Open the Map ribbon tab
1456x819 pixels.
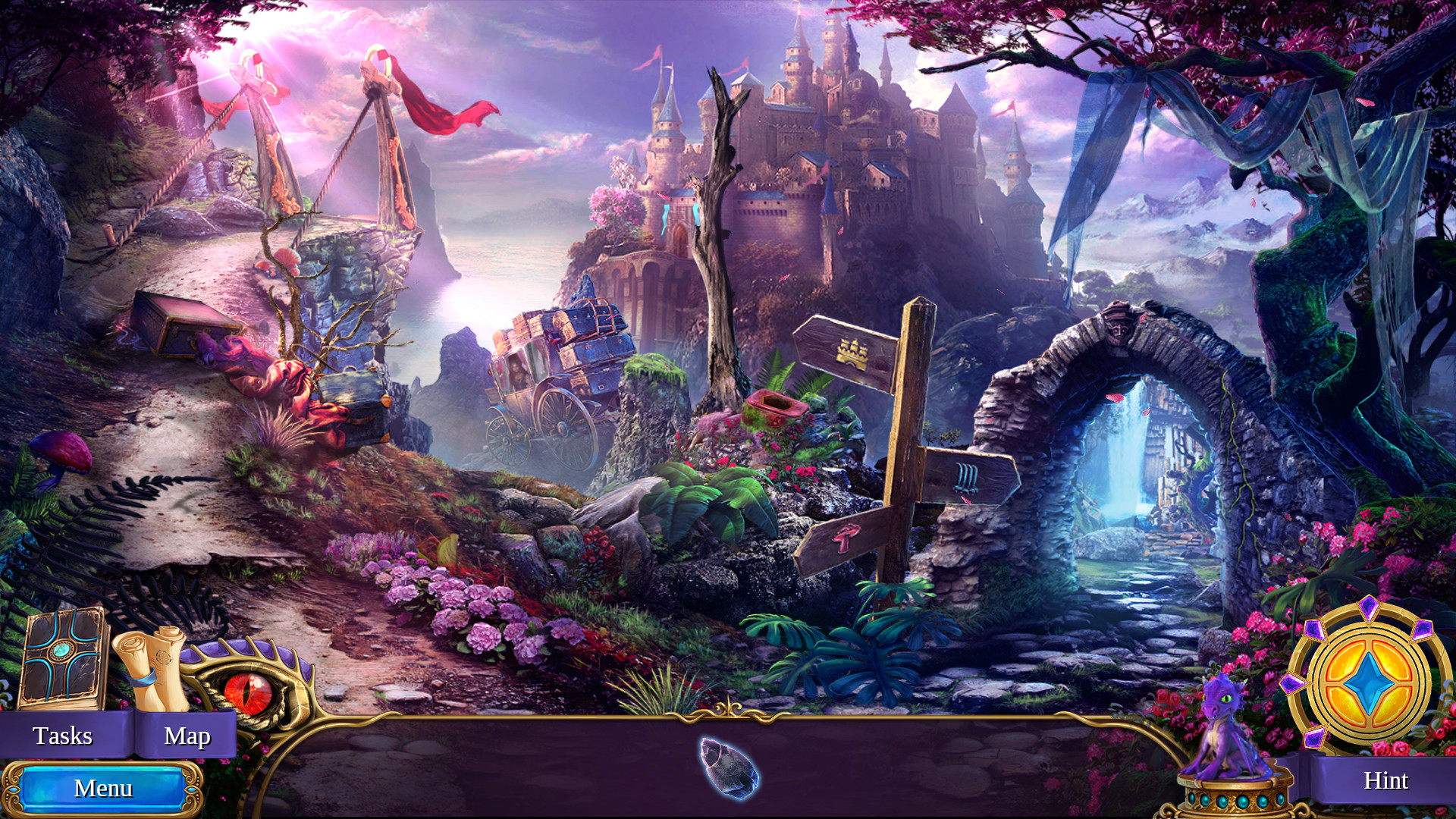coord(189,735)
